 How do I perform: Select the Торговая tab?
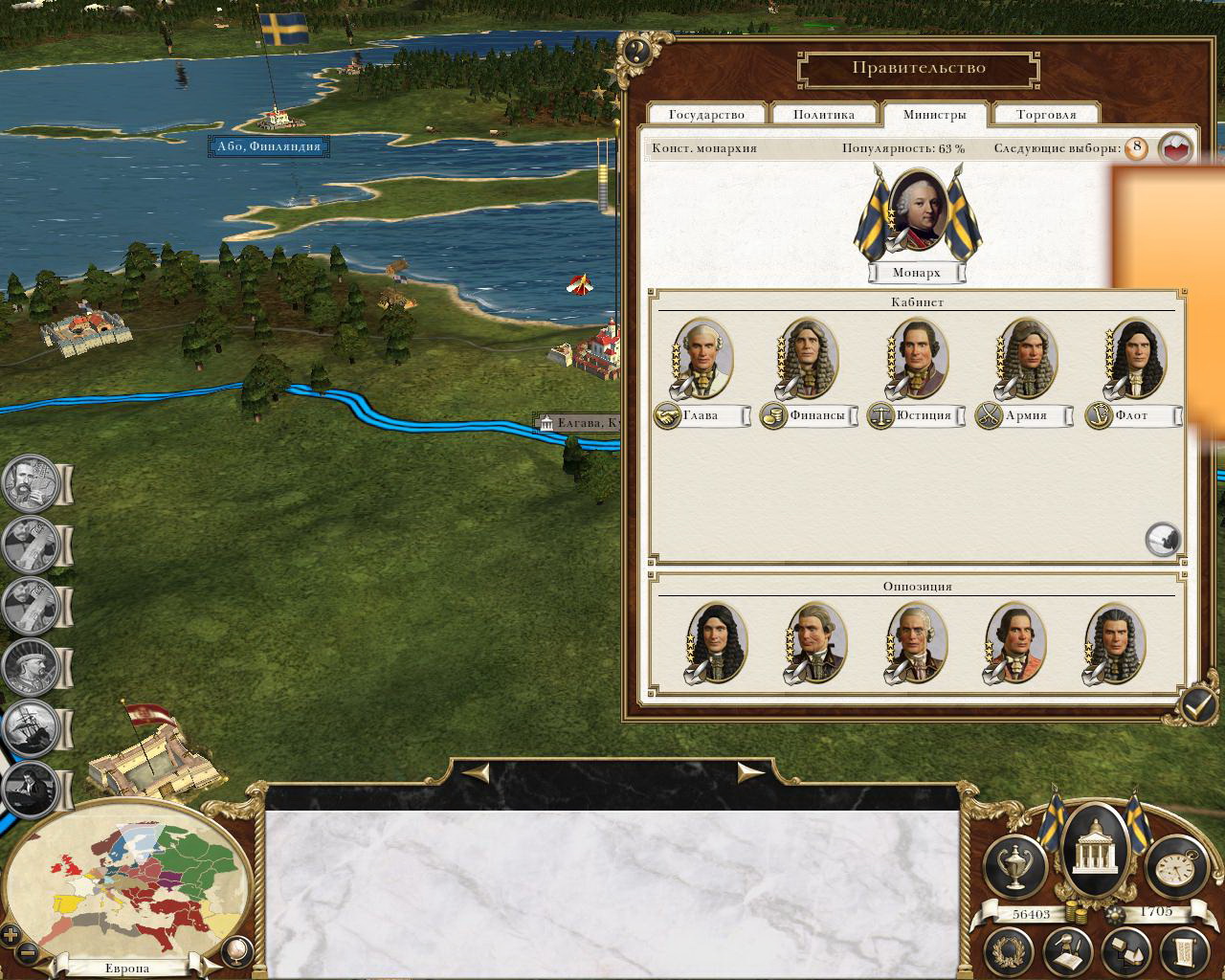(1046, 115)
